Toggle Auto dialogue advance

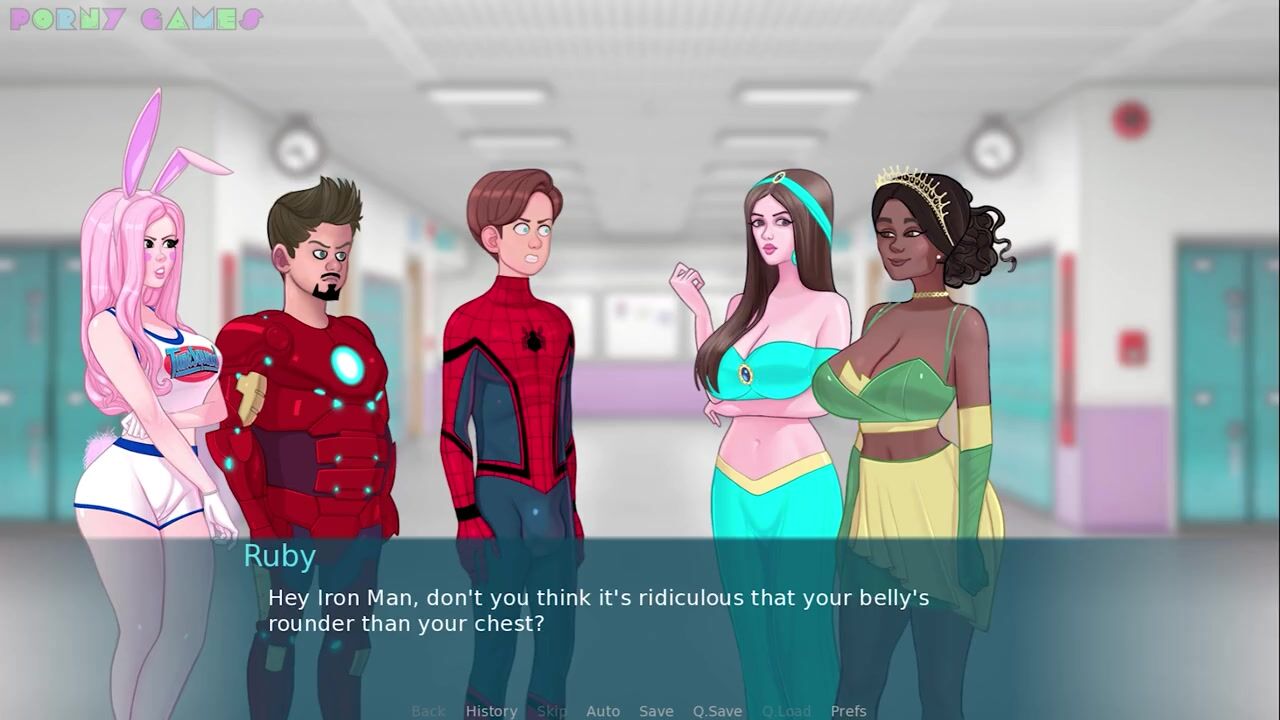click(x=603, y=711)
